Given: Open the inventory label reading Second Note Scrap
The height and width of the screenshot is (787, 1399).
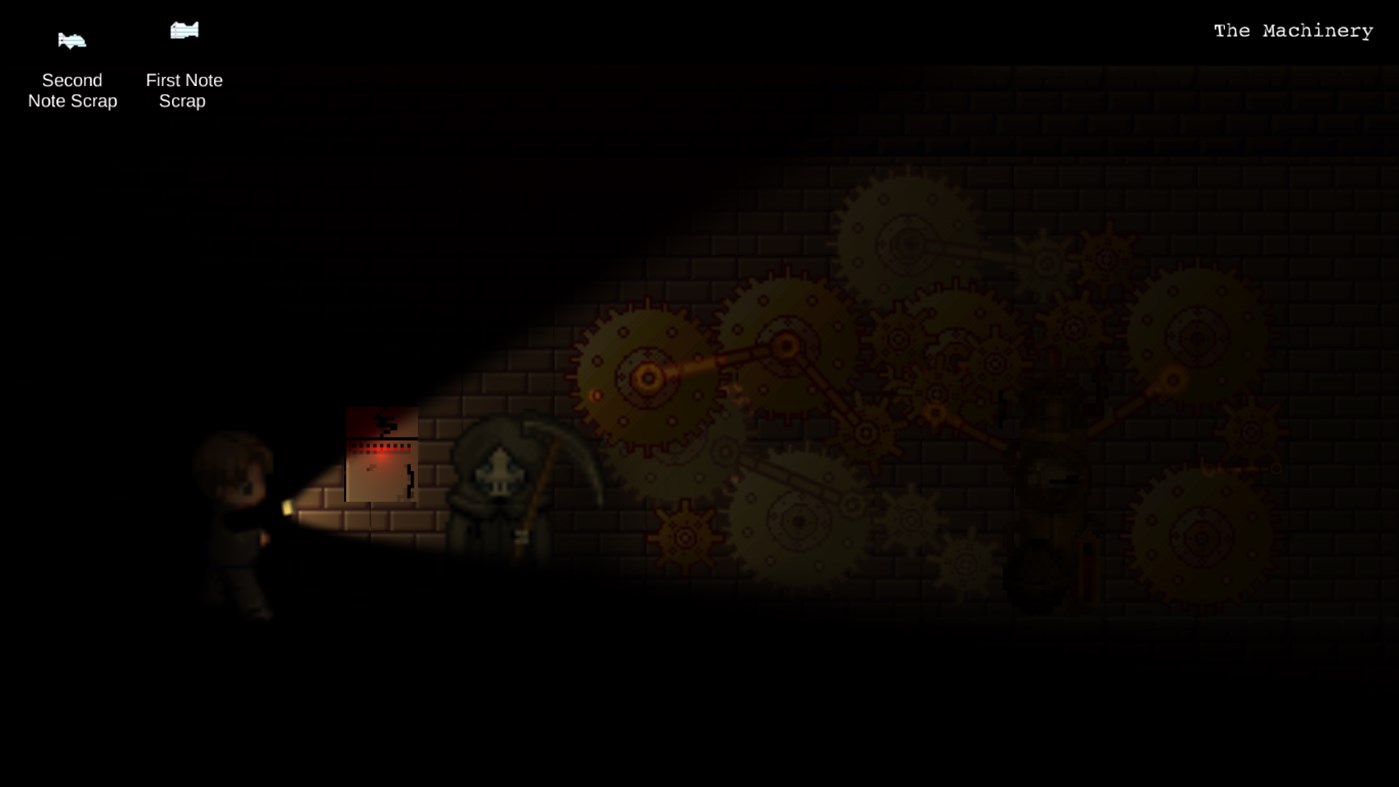Looking at the screenshot, I should point(71,90).
